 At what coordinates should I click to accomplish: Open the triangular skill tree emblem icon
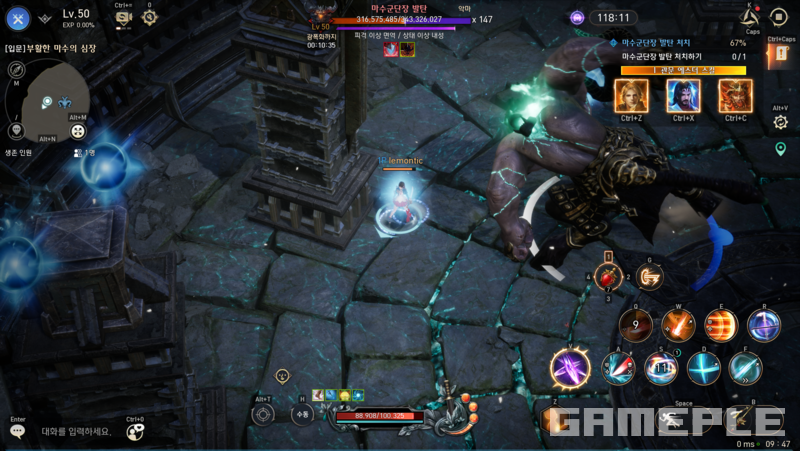tap(751, 16)
